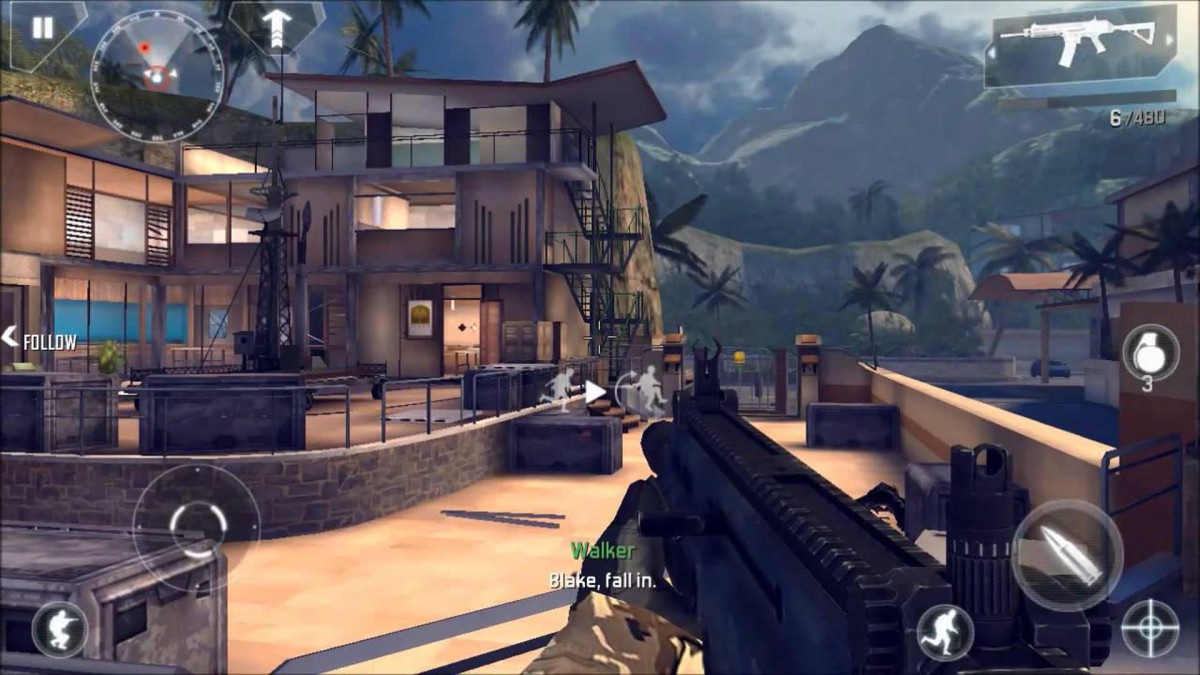This screenshot has height=675, width=1200.
Task: Fire the weapon with the bullet button
Action: coord(1067,554)
